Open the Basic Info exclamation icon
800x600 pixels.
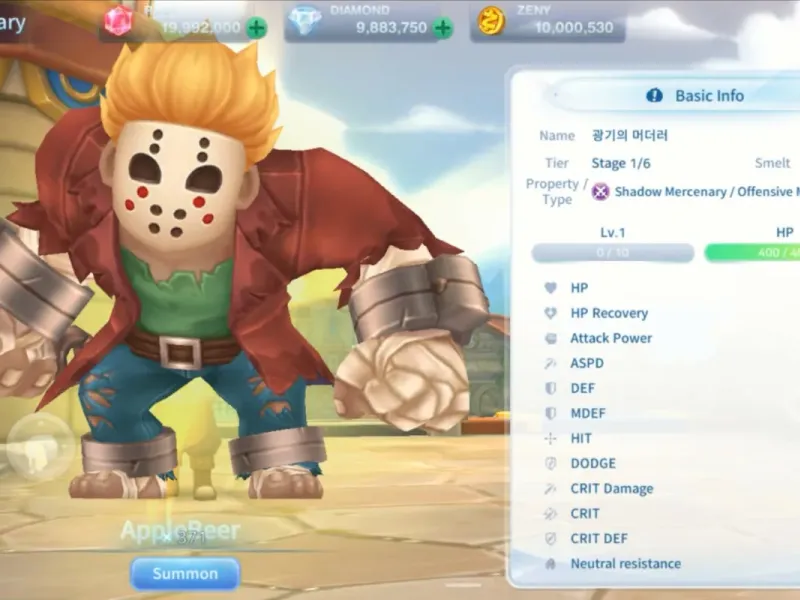click(x=655, y=96)
